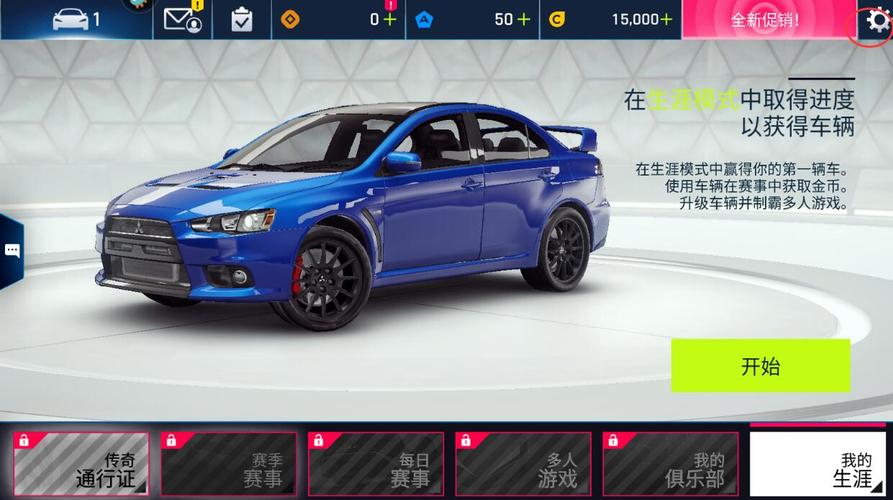Add more orange trade coins
Viewport: 893px width, 500px height.
point(389,19)
